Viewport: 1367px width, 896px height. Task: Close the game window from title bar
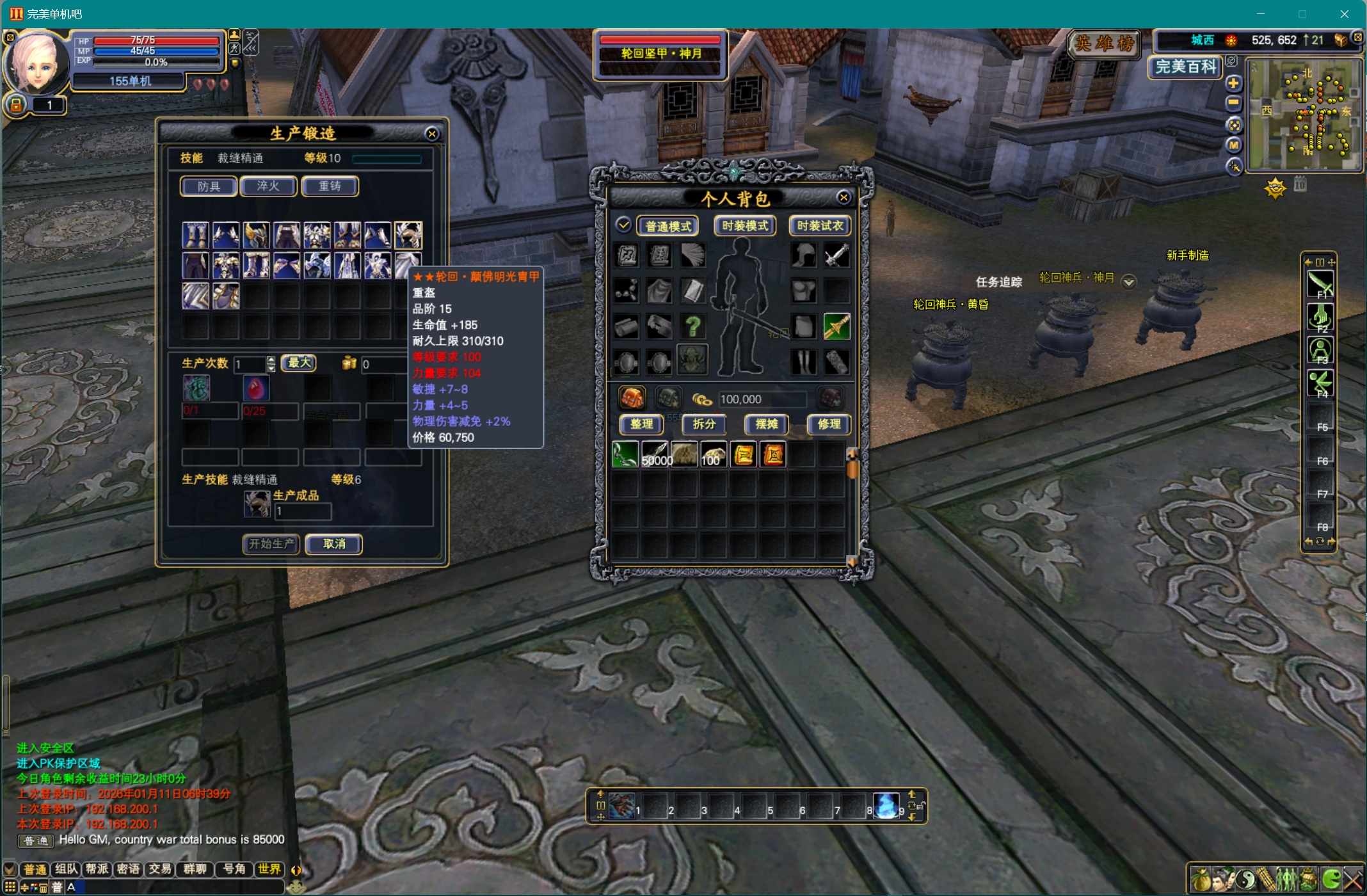click(1344, 14)
